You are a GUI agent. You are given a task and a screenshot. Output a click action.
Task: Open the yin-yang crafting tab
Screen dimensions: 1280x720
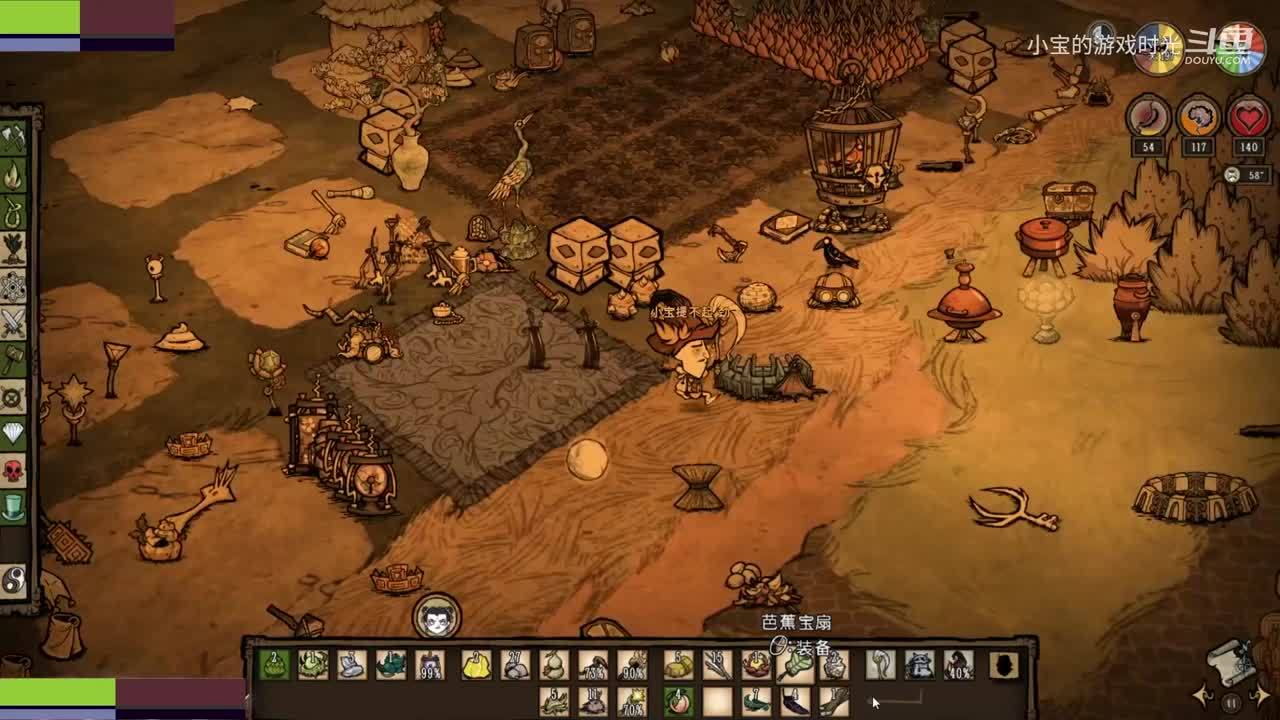13,579
